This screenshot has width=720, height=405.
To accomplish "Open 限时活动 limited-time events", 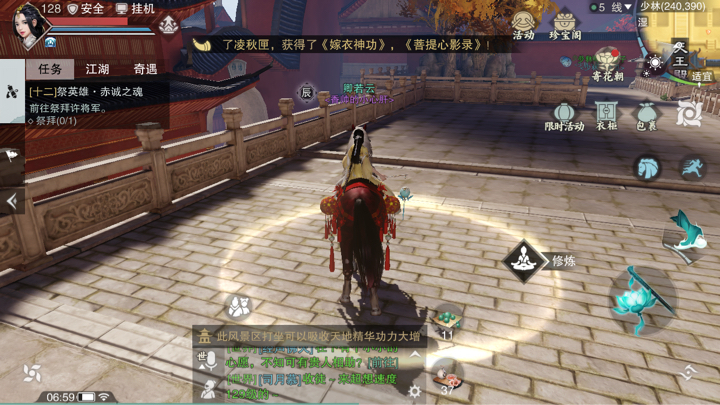I will 564,115.
